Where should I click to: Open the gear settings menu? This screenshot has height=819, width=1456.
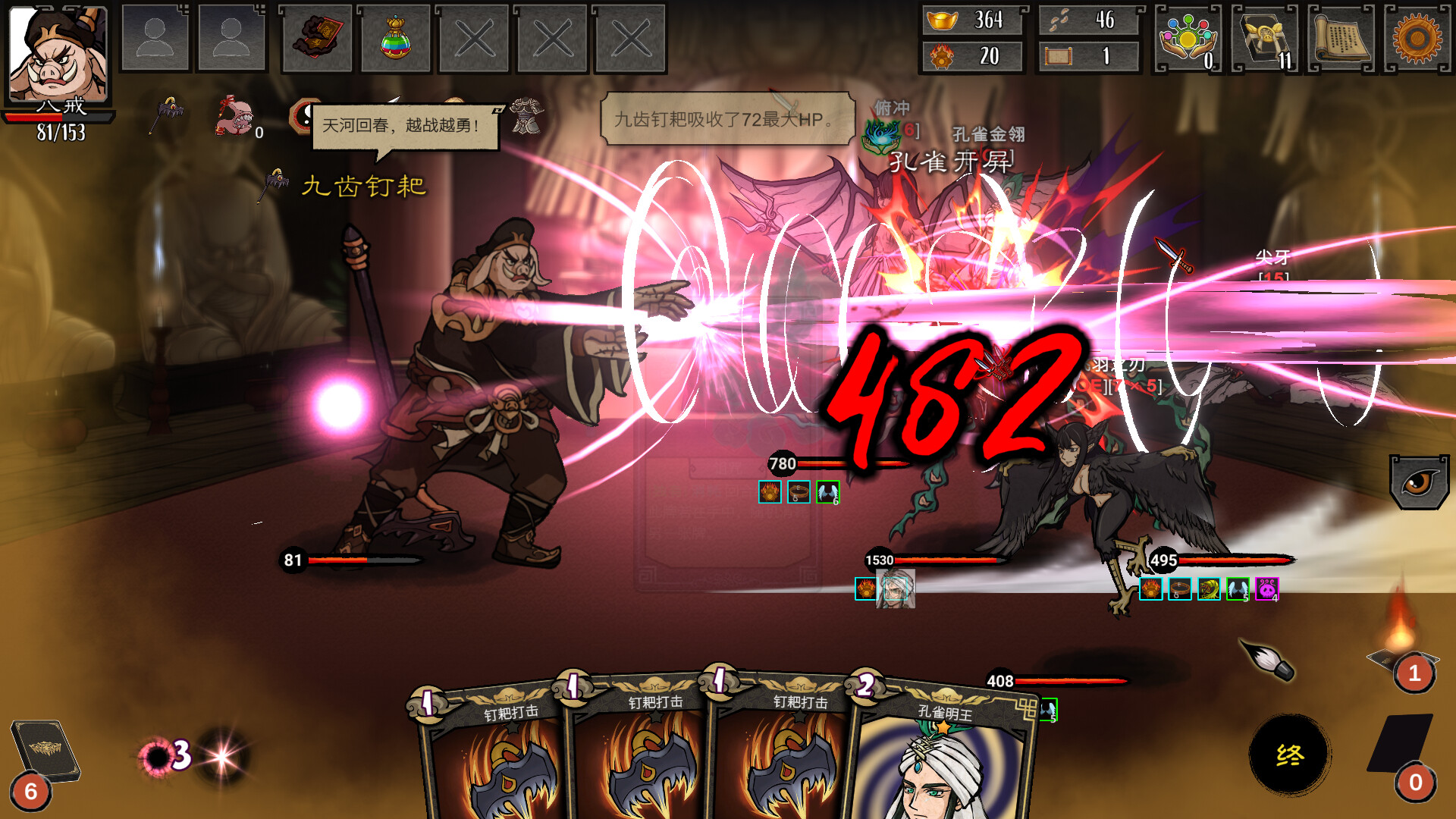point(1417,39)
